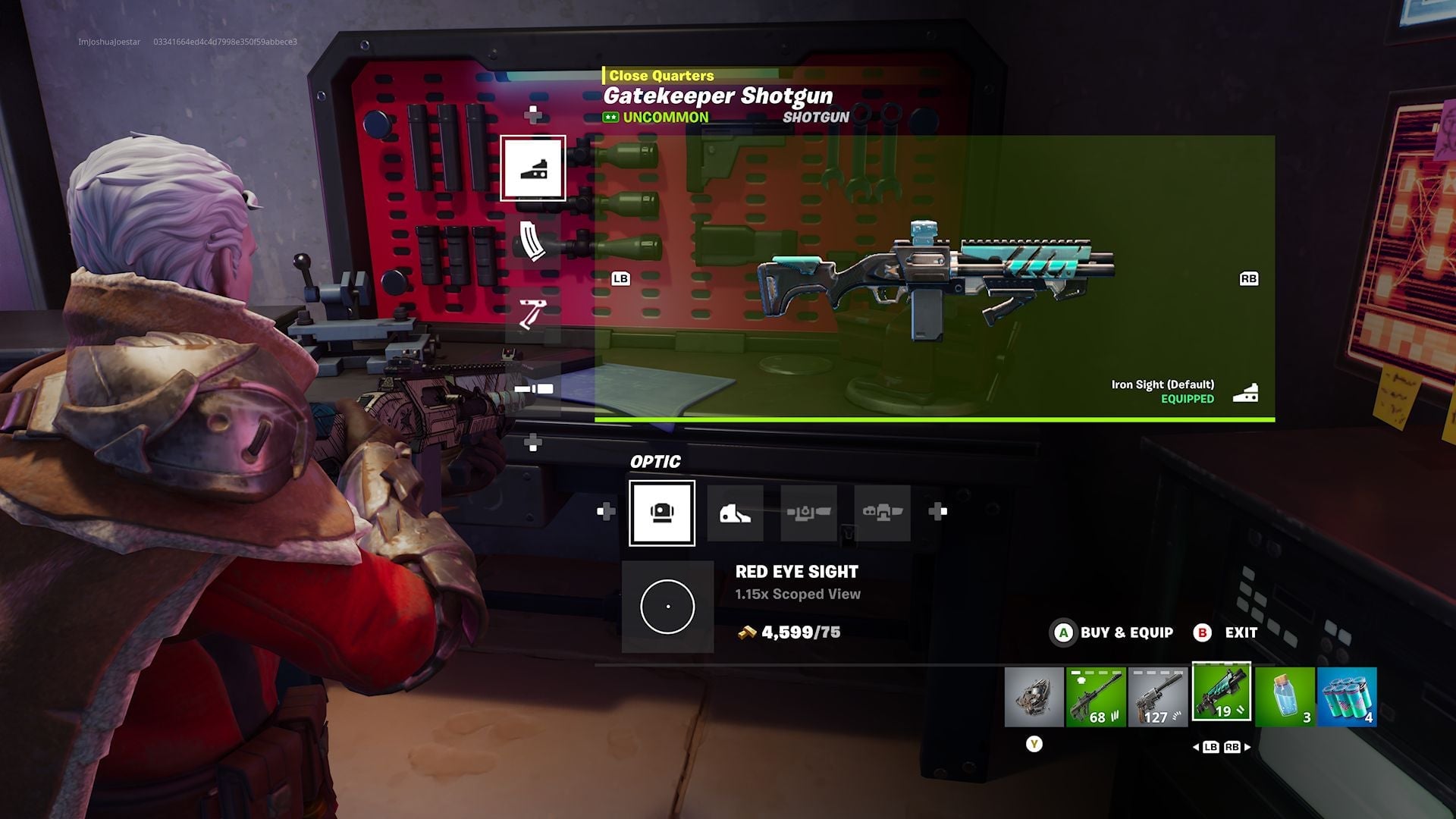This screenshot has height=819, width=1456.
Task: Select the grayed-out scope optic icon
Action: 808,512
